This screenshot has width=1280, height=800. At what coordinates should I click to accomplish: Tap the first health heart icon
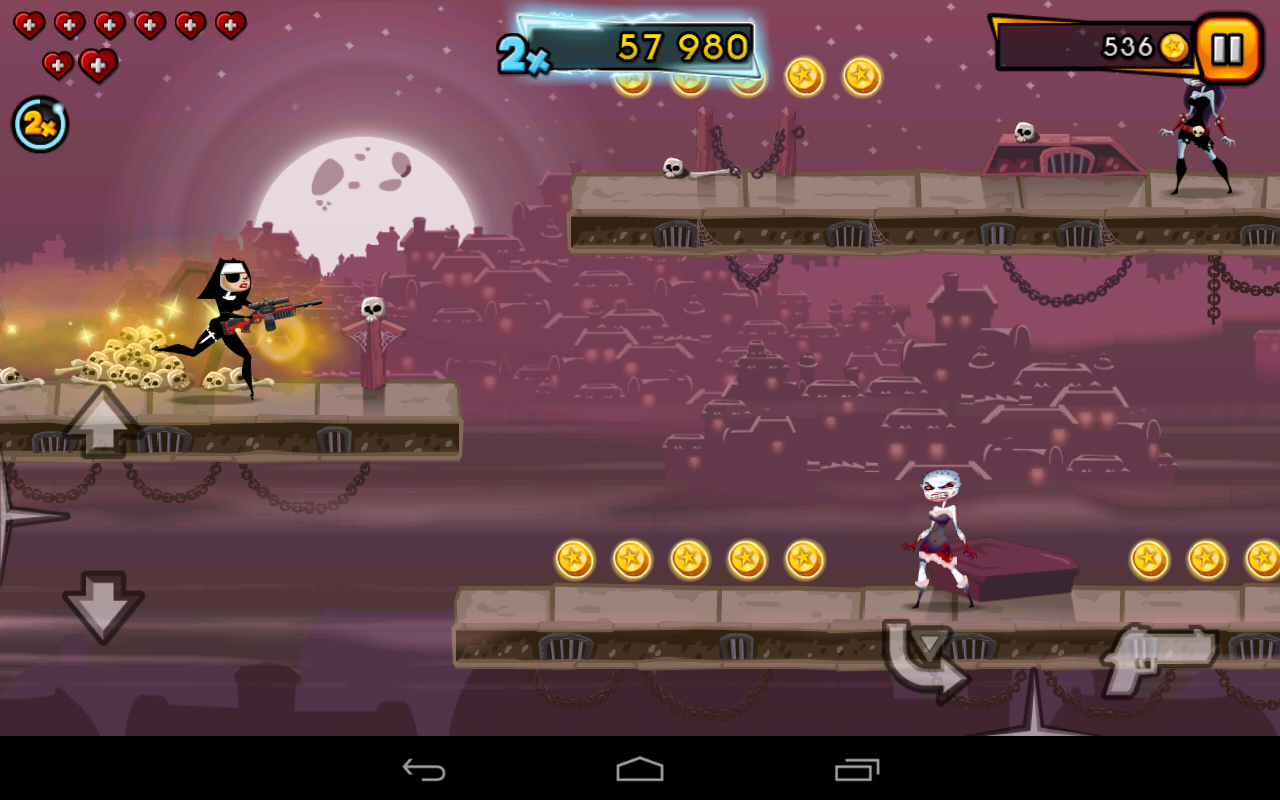(29, 24)
